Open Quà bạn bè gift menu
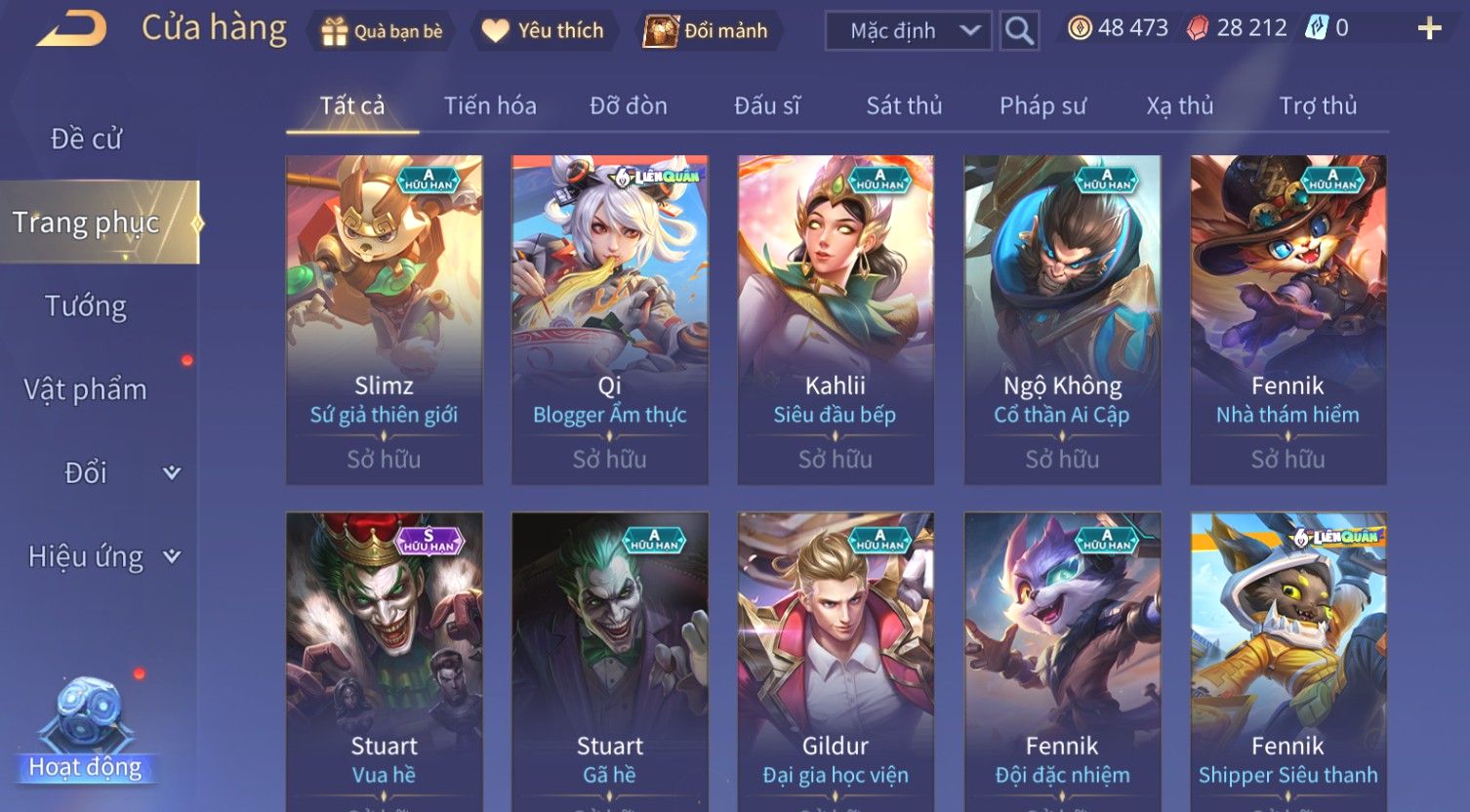The height and width of the screenshot is (812, 1470). (382, 31)
